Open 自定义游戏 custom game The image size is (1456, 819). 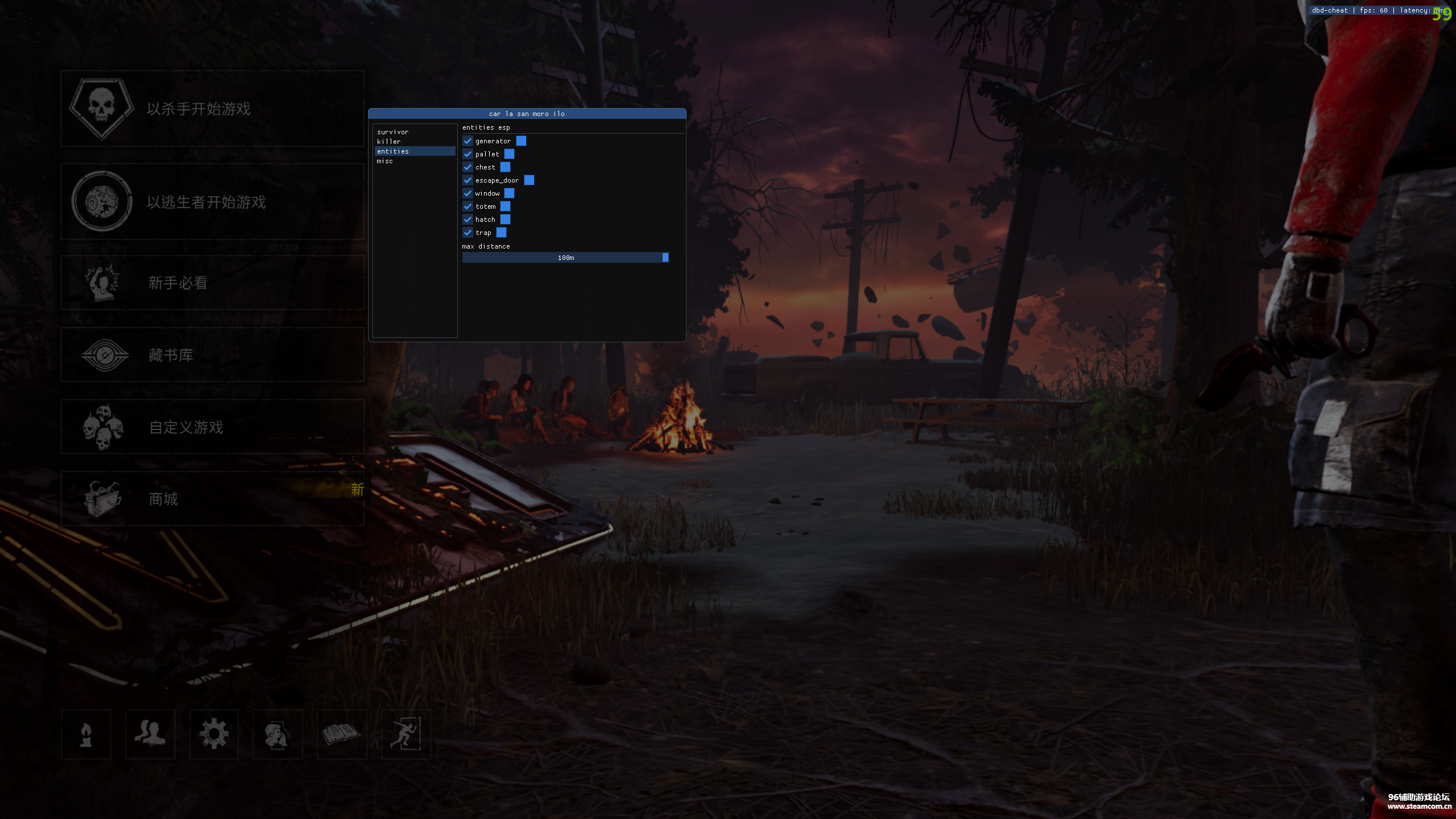click(x=212, y=427)
